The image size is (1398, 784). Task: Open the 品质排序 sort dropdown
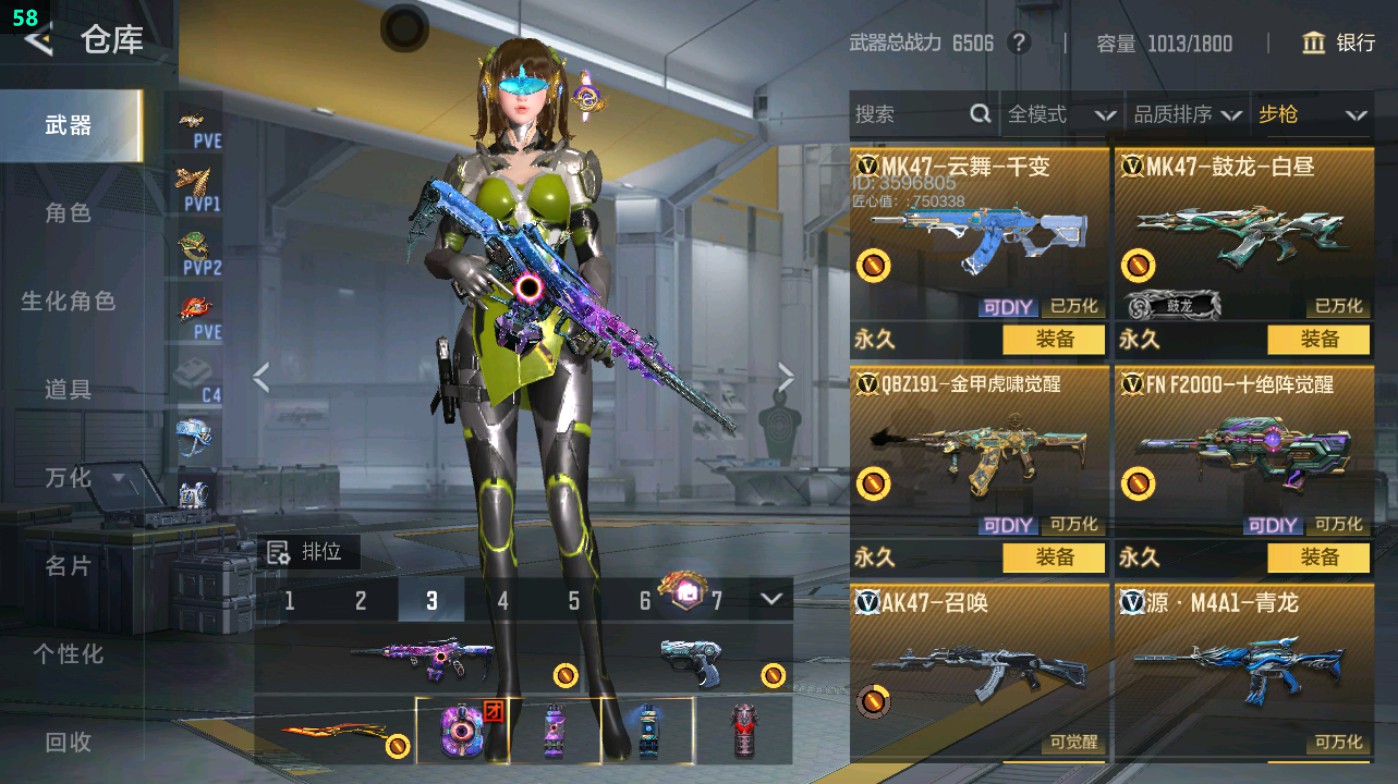coord(1187,115)
